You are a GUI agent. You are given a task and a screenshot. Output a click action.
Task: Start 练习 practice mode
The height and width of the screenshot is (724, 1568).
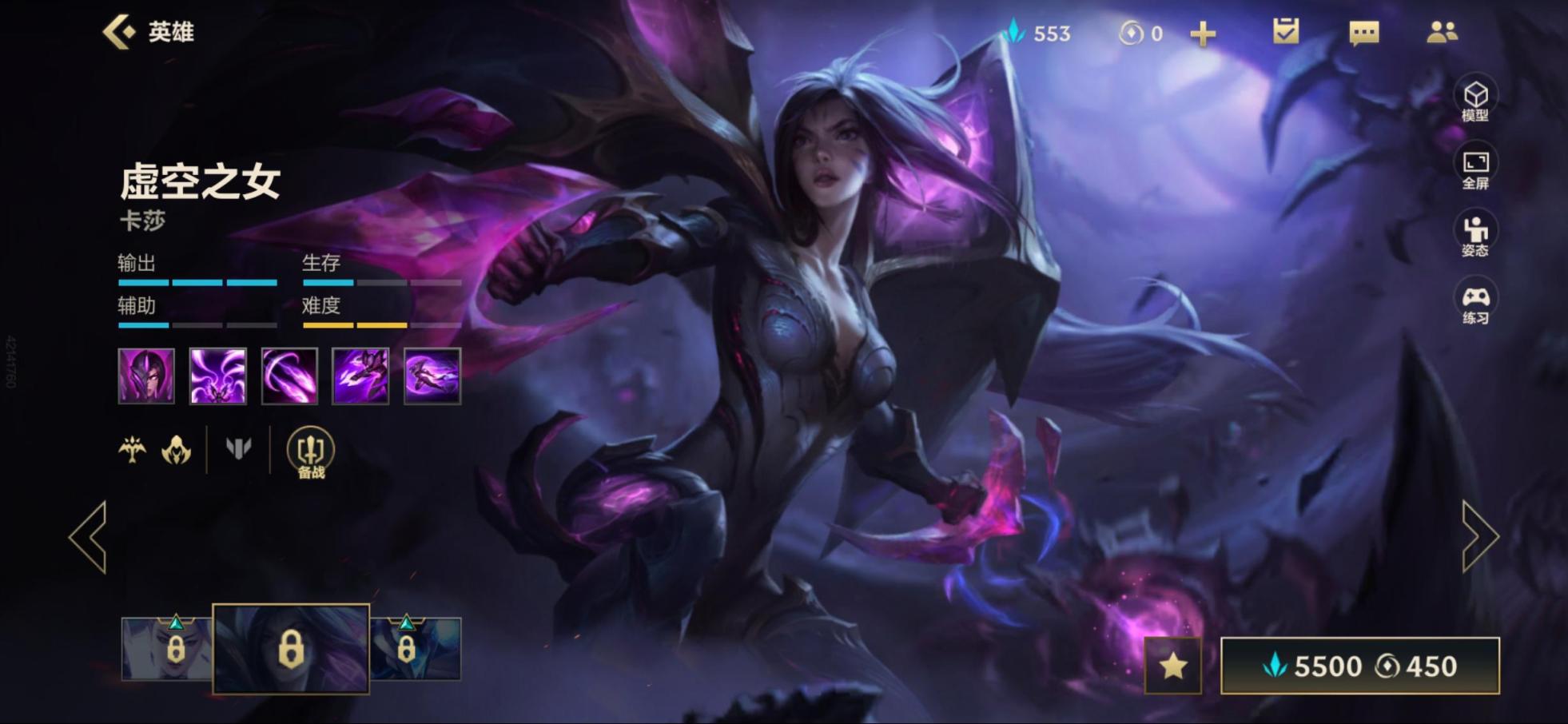tap(1474, 304)
